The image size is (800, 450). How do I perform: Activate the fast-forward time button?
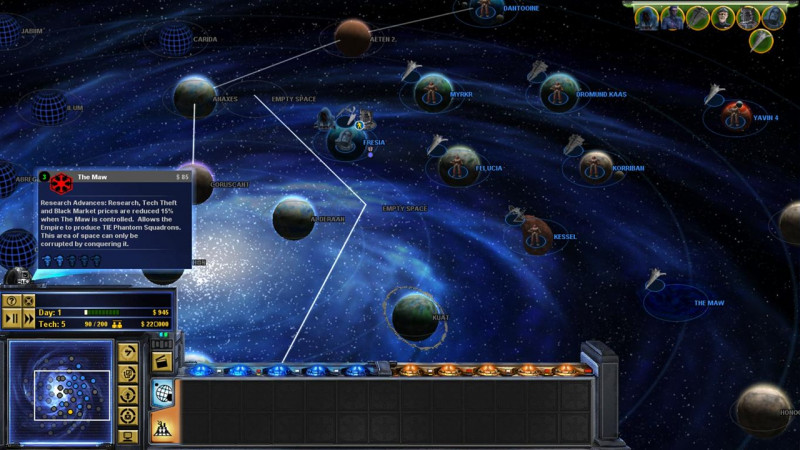(28, 318)
